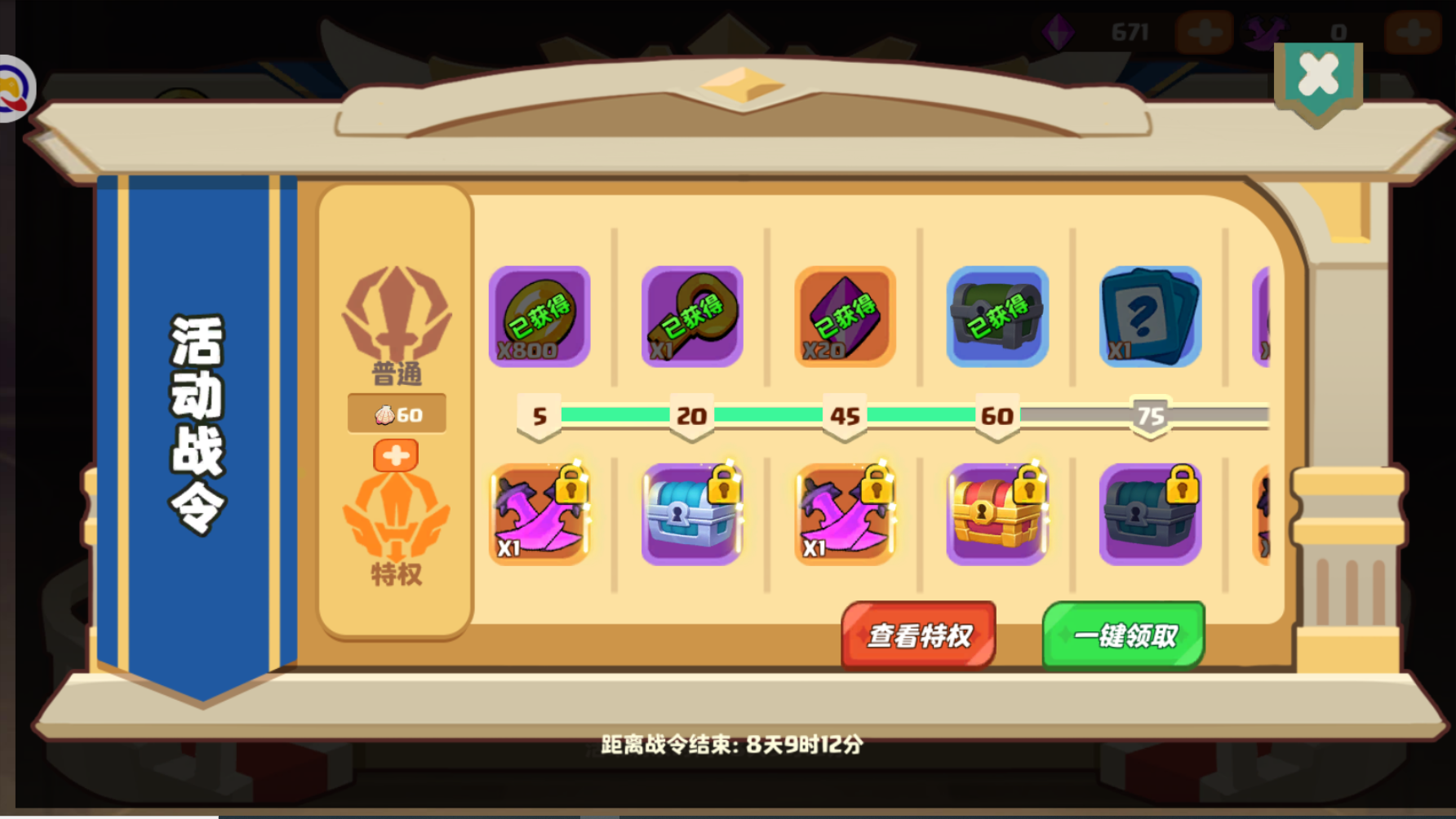Click the battle pass progress bar at 45

[x=845, y=416]
